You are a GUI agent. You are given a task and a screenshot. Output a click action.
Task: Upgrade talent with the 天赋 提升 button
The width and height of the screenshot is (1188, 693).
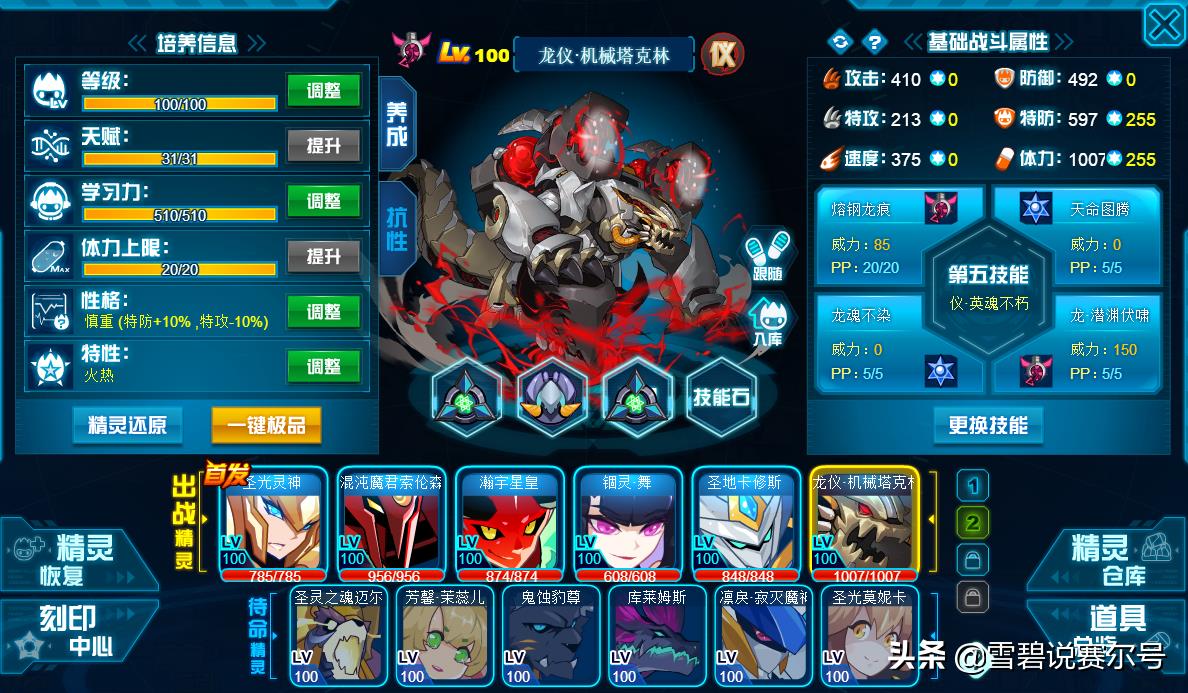tap(323, 146)
